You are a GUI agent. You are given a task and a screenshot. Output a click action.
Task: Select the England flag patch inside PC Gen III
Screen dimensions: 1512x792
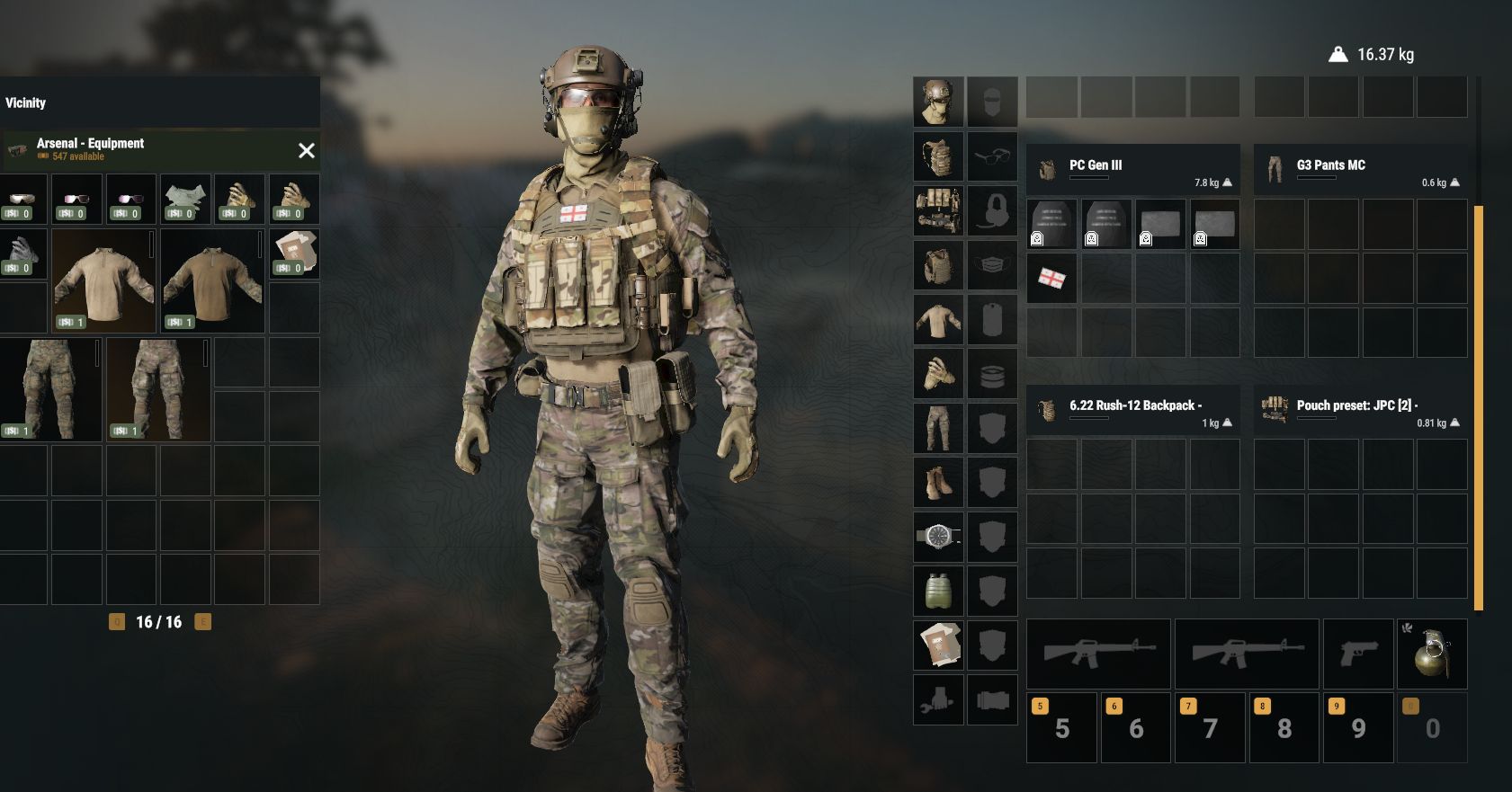pos(1052,279)
